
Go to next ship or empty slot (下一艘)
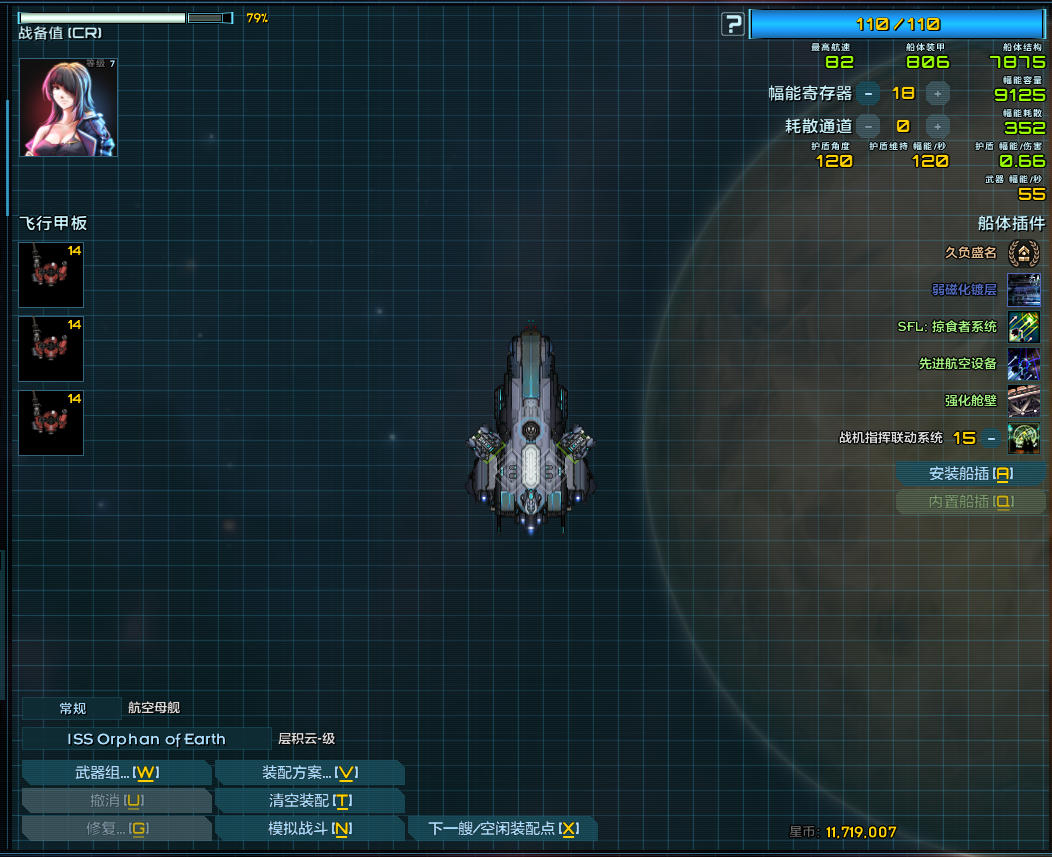click(x=503, y=829)
